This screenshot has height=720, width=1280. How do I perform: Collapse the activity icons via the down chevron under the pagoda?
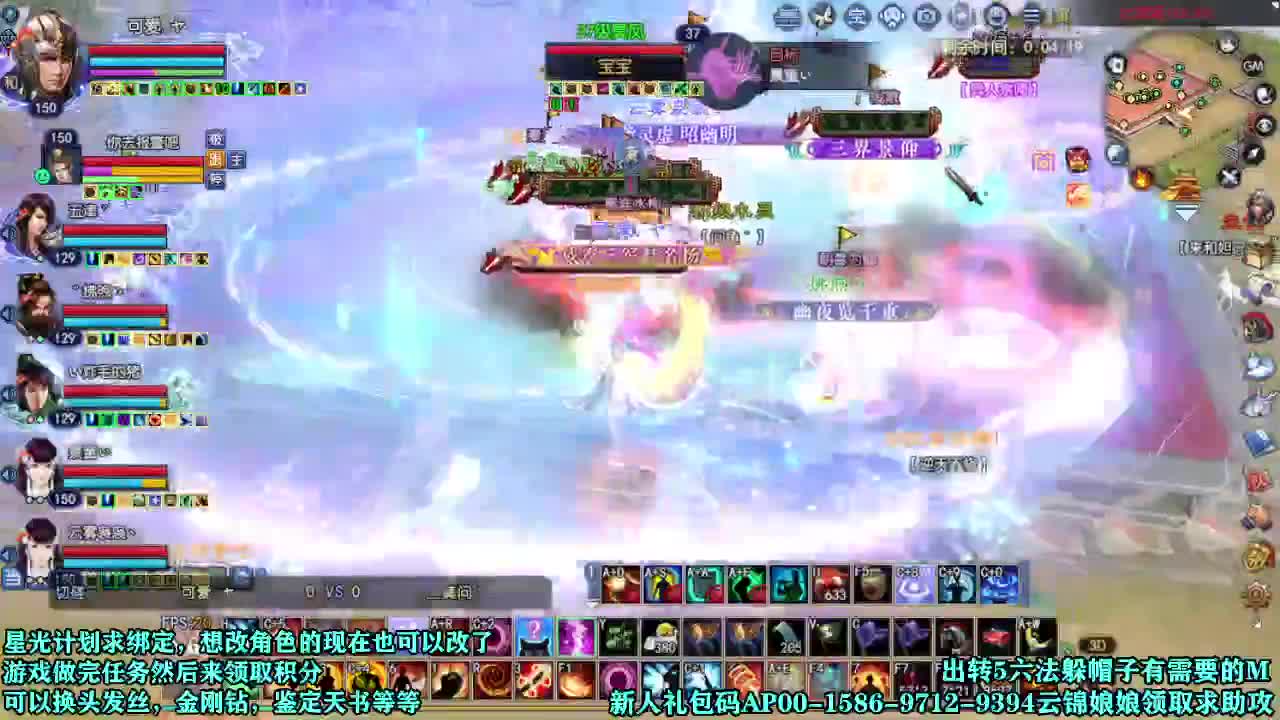1185,212
